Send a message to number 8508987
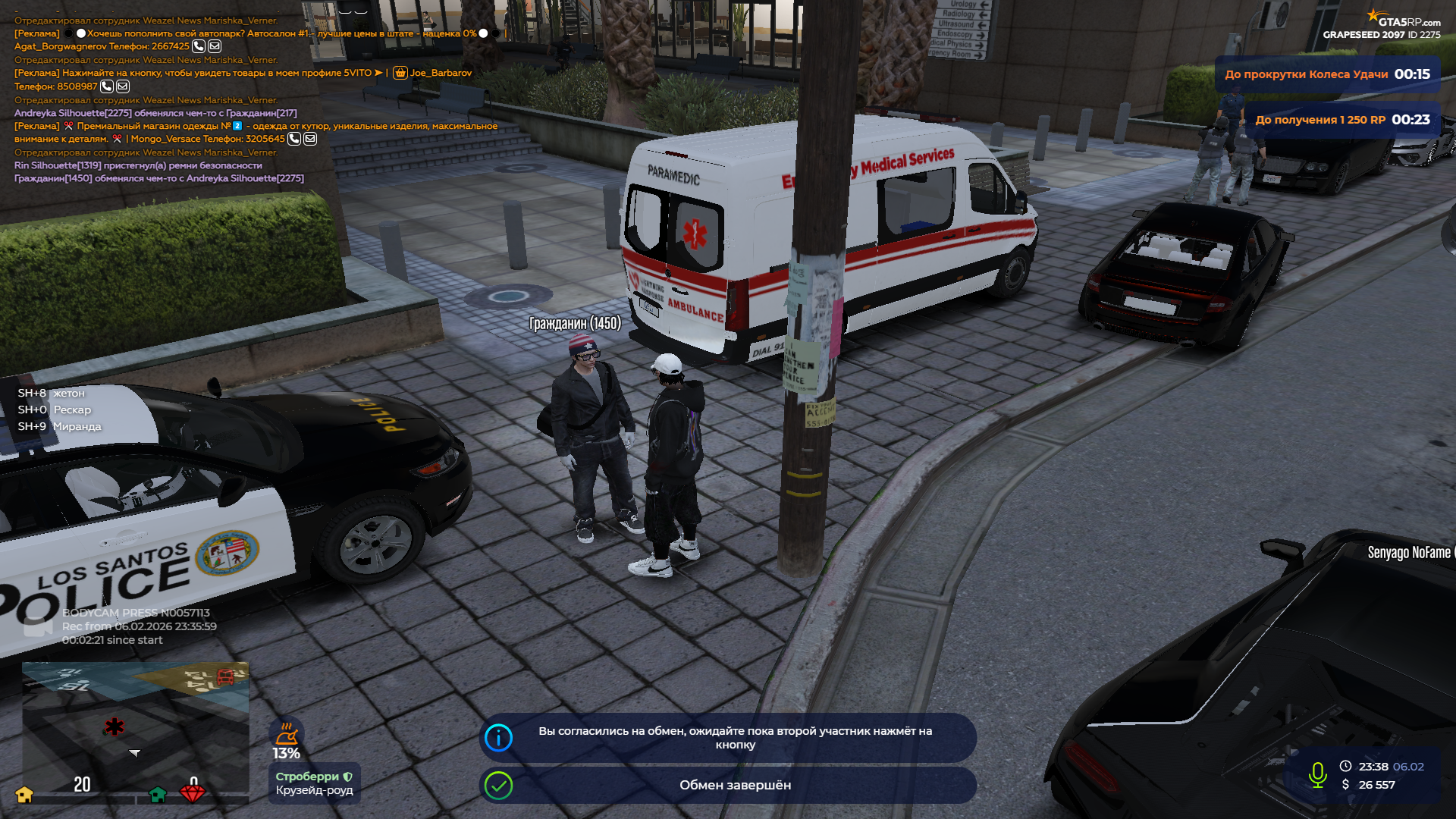This screenshot has height=819, width=1456. (x=123, y=86)
